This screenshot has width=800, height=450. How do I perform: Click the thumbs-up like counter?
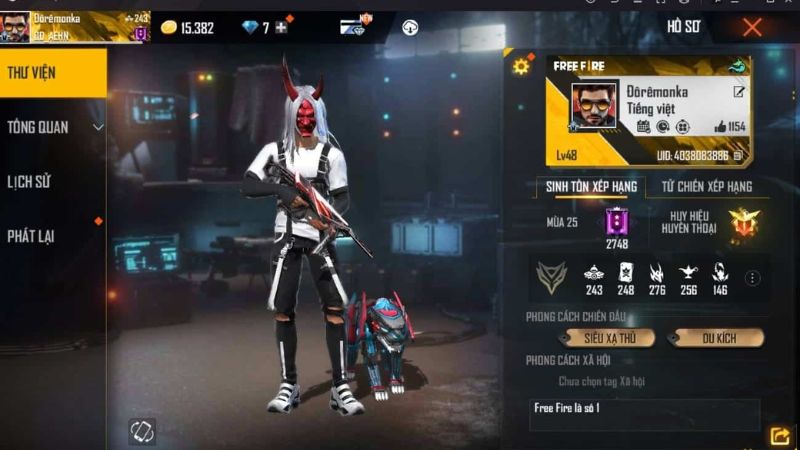coord(730,126)
